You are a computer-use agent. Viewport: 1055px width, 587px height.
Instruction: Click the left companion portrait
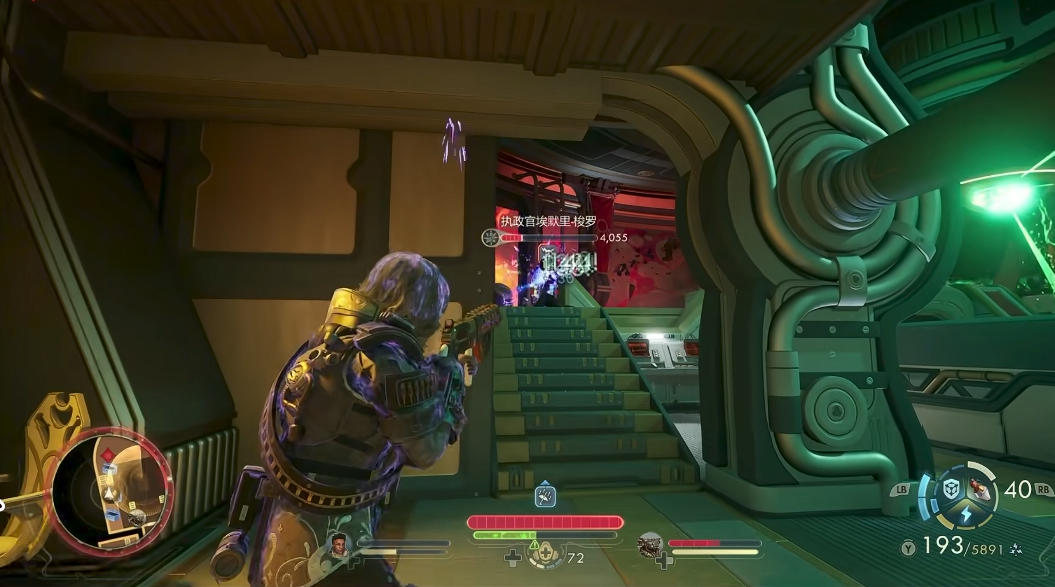pos(339,545)
